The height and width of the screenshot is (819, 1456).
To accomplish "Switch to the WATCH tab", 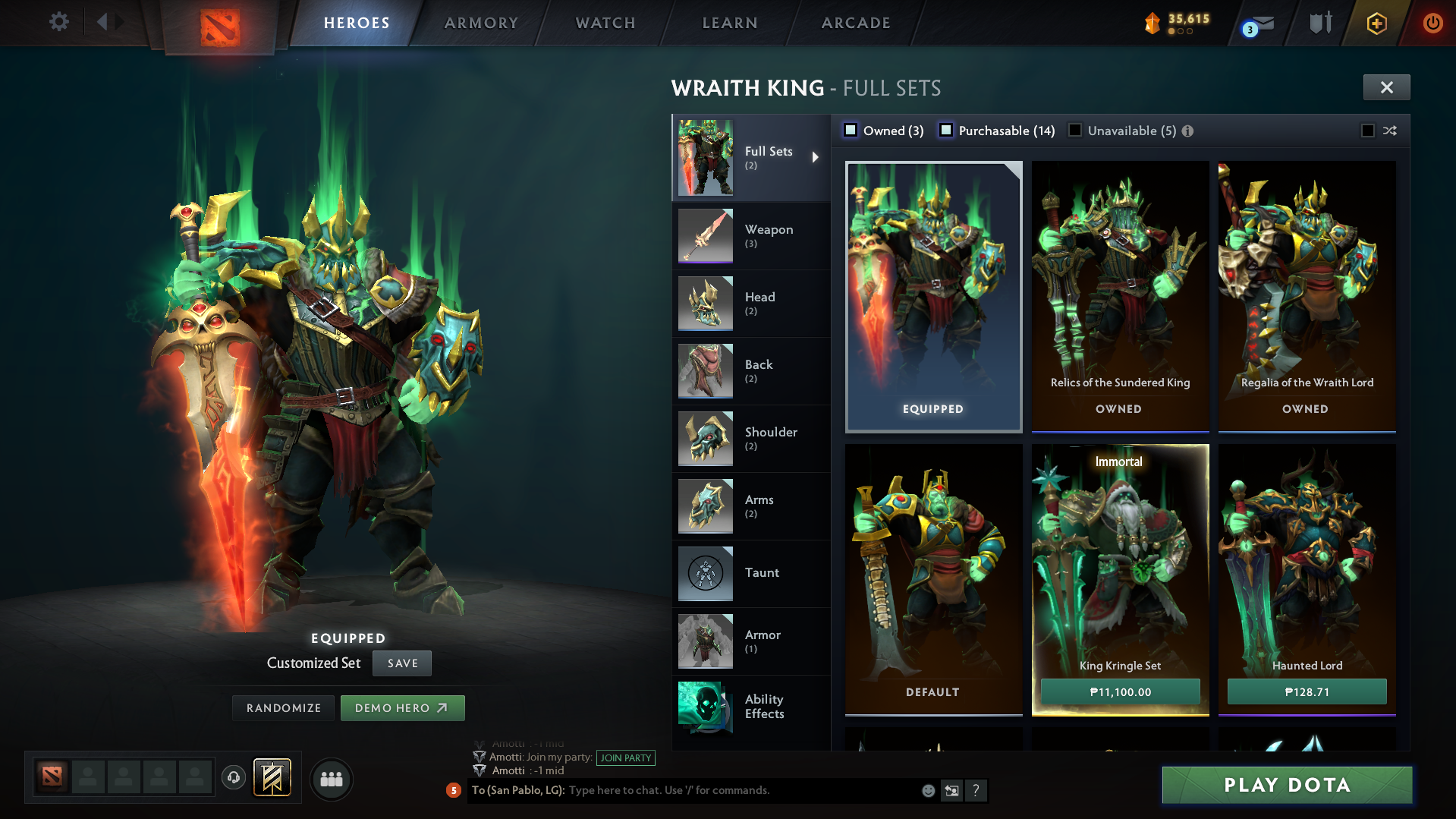I will (x=603, y=23).
